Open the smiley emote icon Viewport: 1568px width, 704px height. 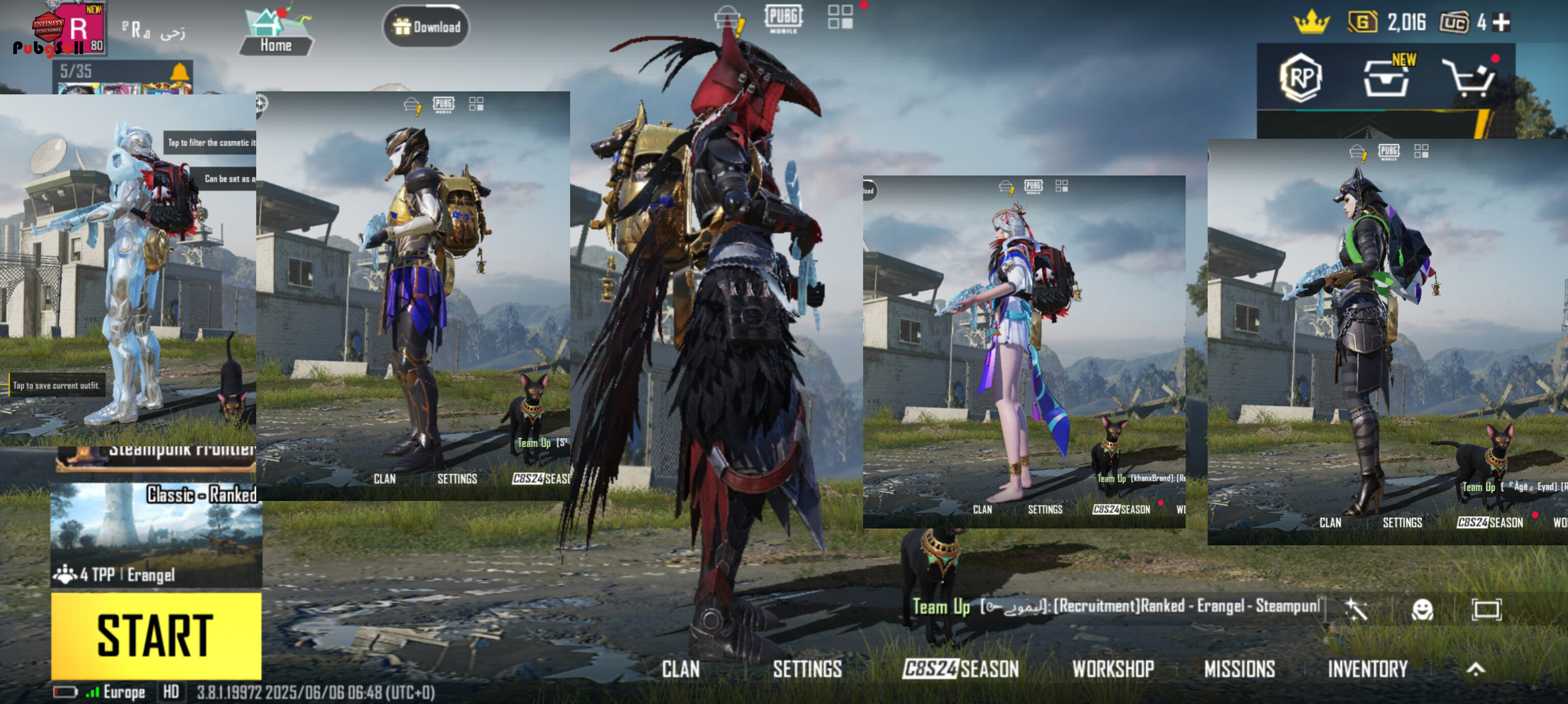pos(1422,609)
